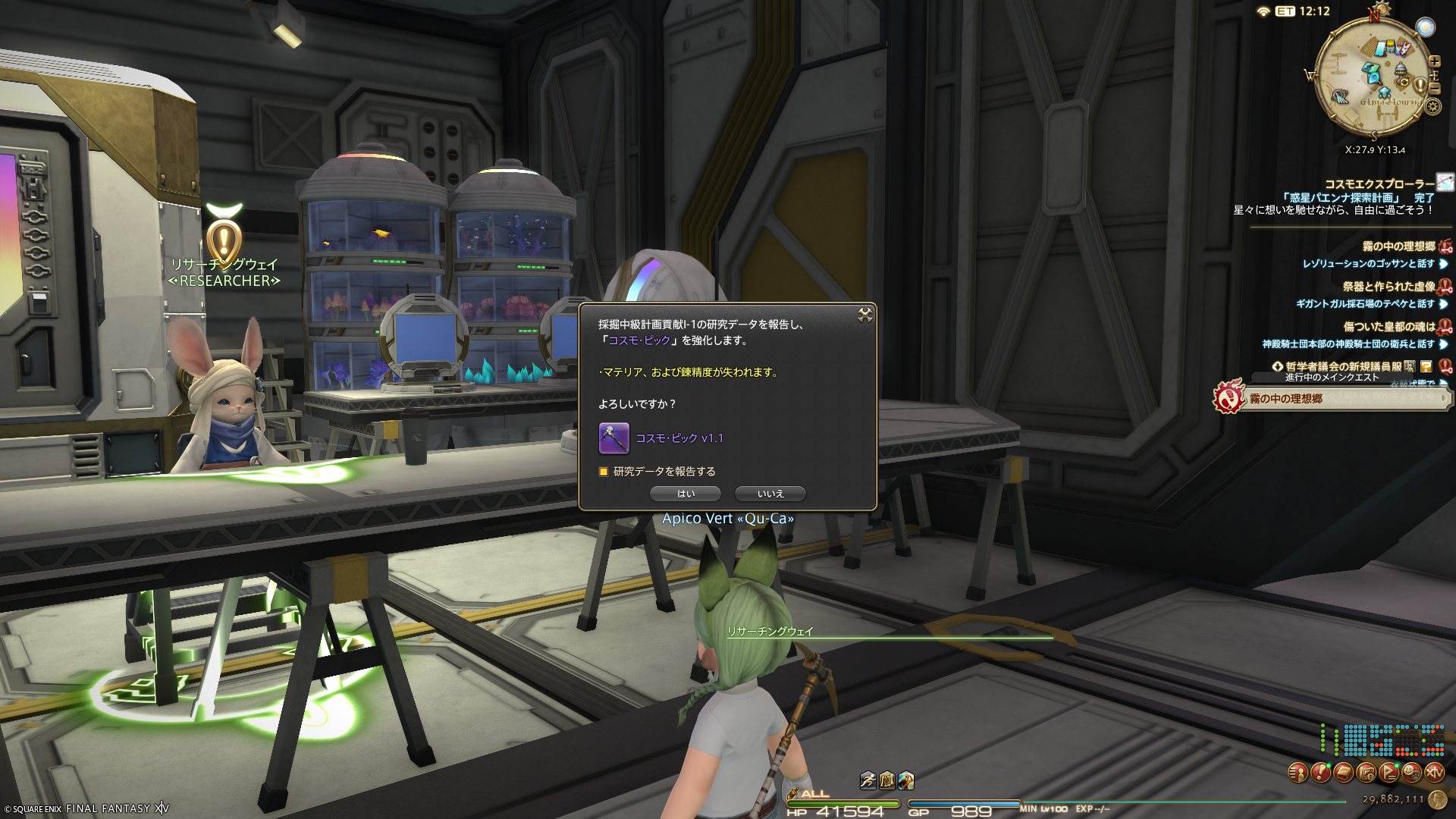Close the tool upgrade dialog

864,315
